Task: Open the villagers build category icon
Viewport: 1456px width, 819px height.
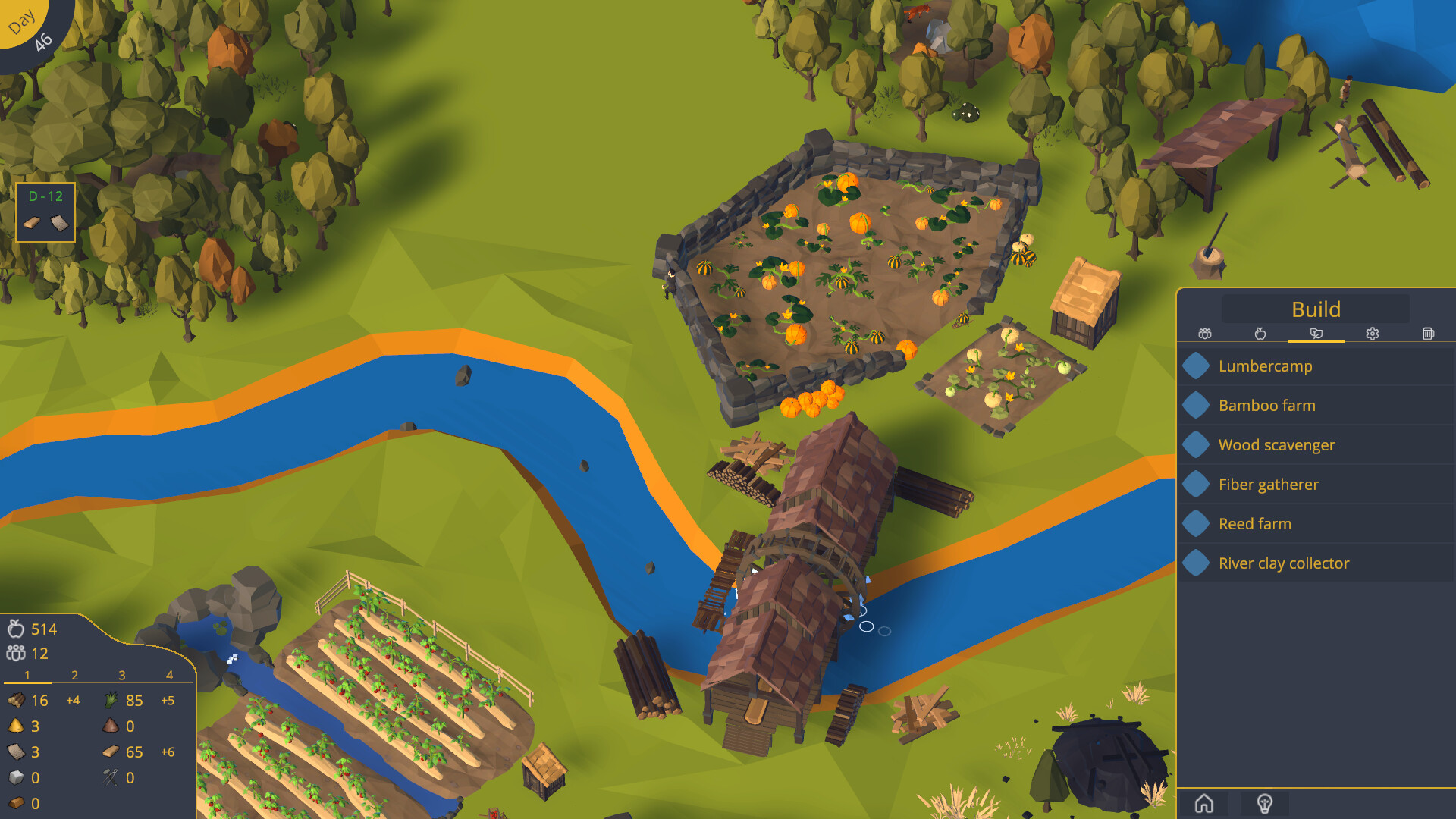Action: coord(1204,334)
